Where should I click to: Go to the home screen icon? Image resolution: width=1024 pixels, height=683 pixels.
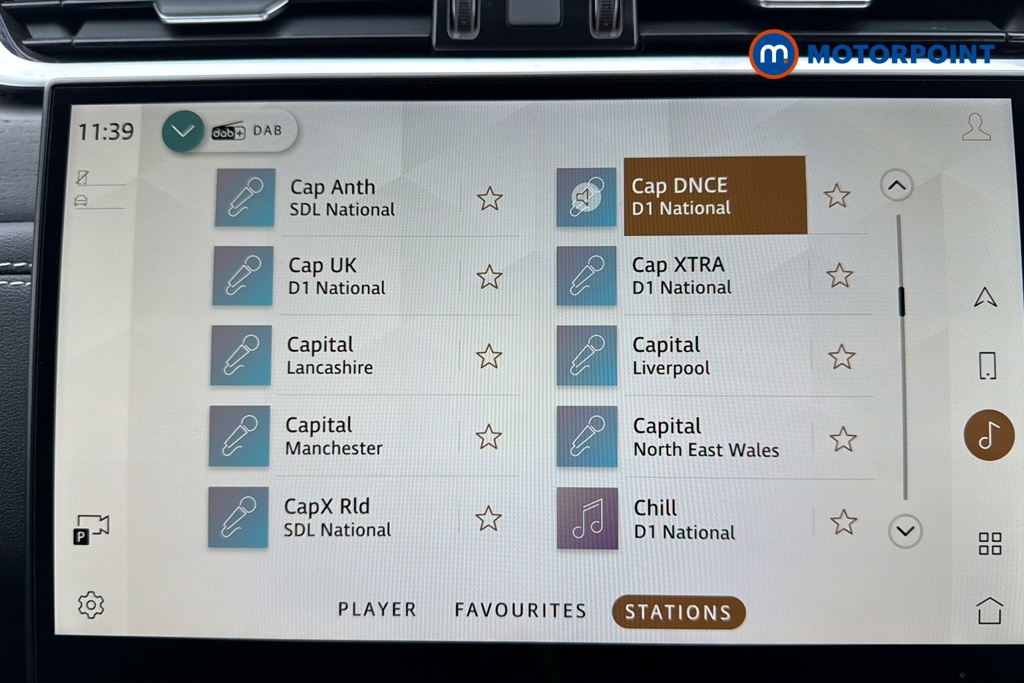[989, 610]
